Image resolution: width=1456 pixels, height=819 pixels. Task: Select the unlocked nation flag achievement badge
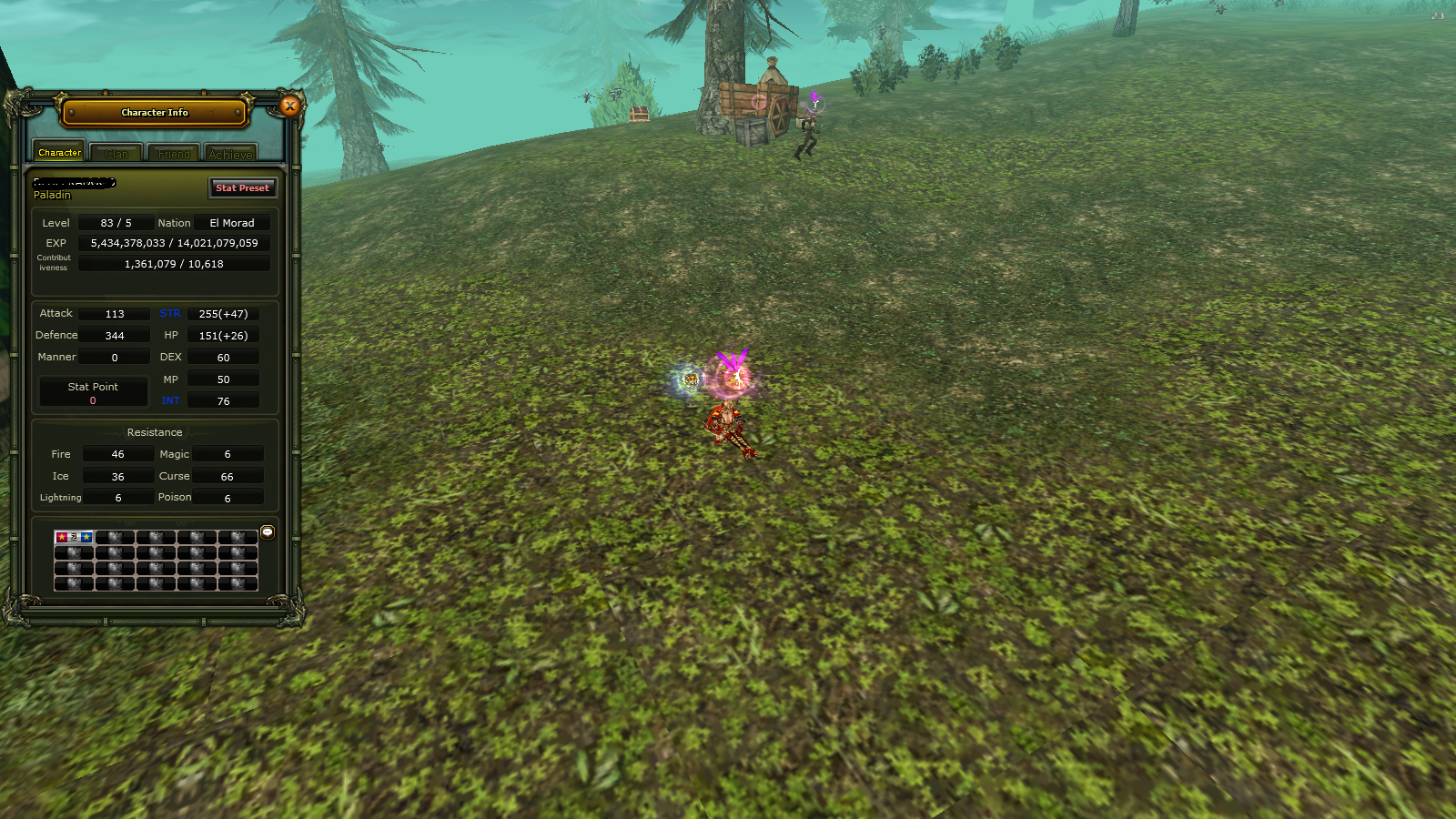coord(74,538)
